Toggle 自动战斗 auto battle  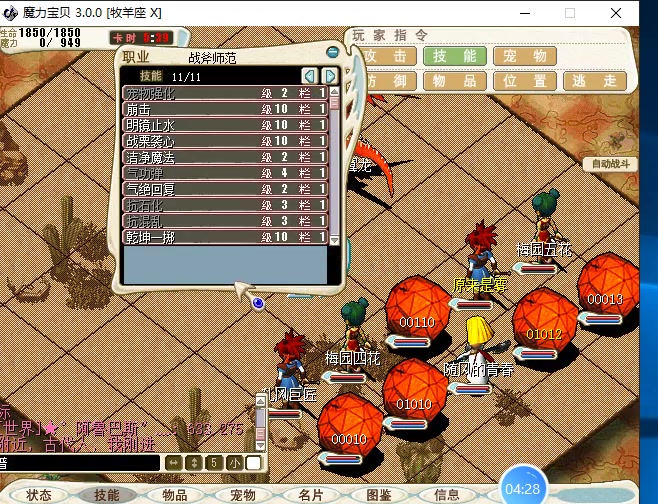[x=610, y=163]
